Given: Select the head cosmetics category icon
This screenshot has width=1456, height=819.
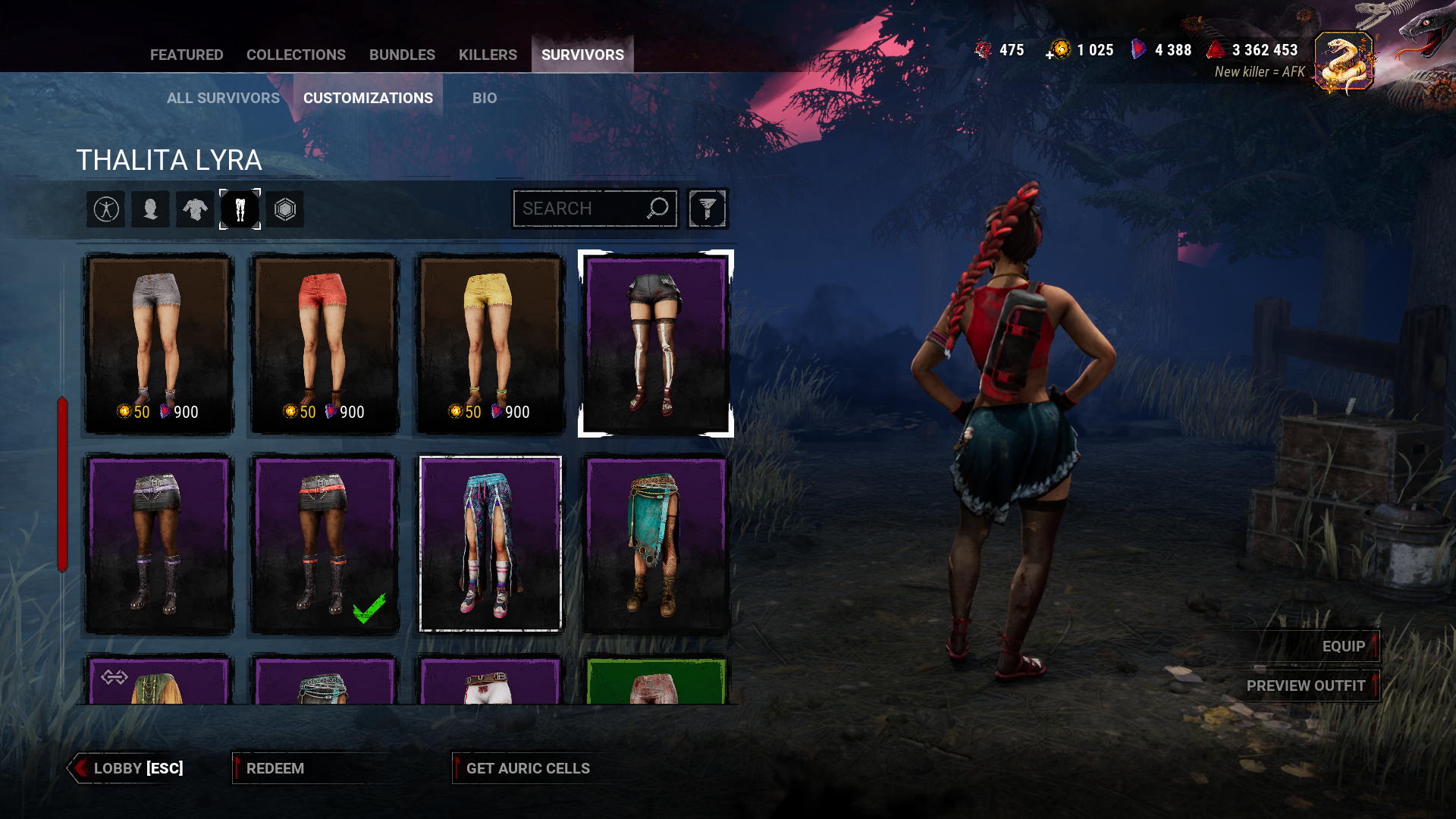Looking at the screenshot, I should click(150, 209).
